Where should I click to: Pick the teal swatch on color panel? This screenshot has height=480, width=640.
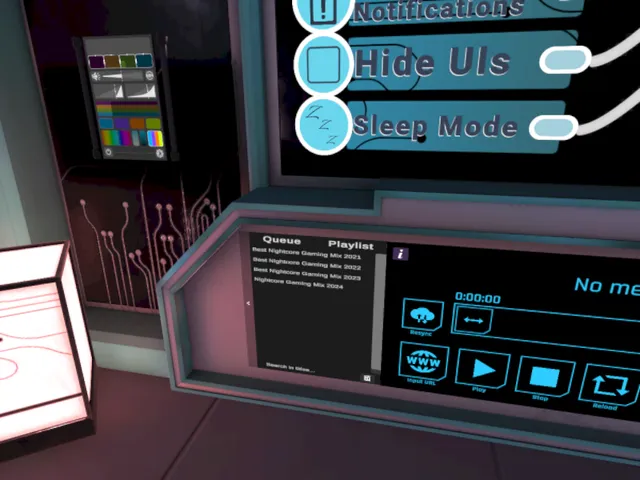144,62
